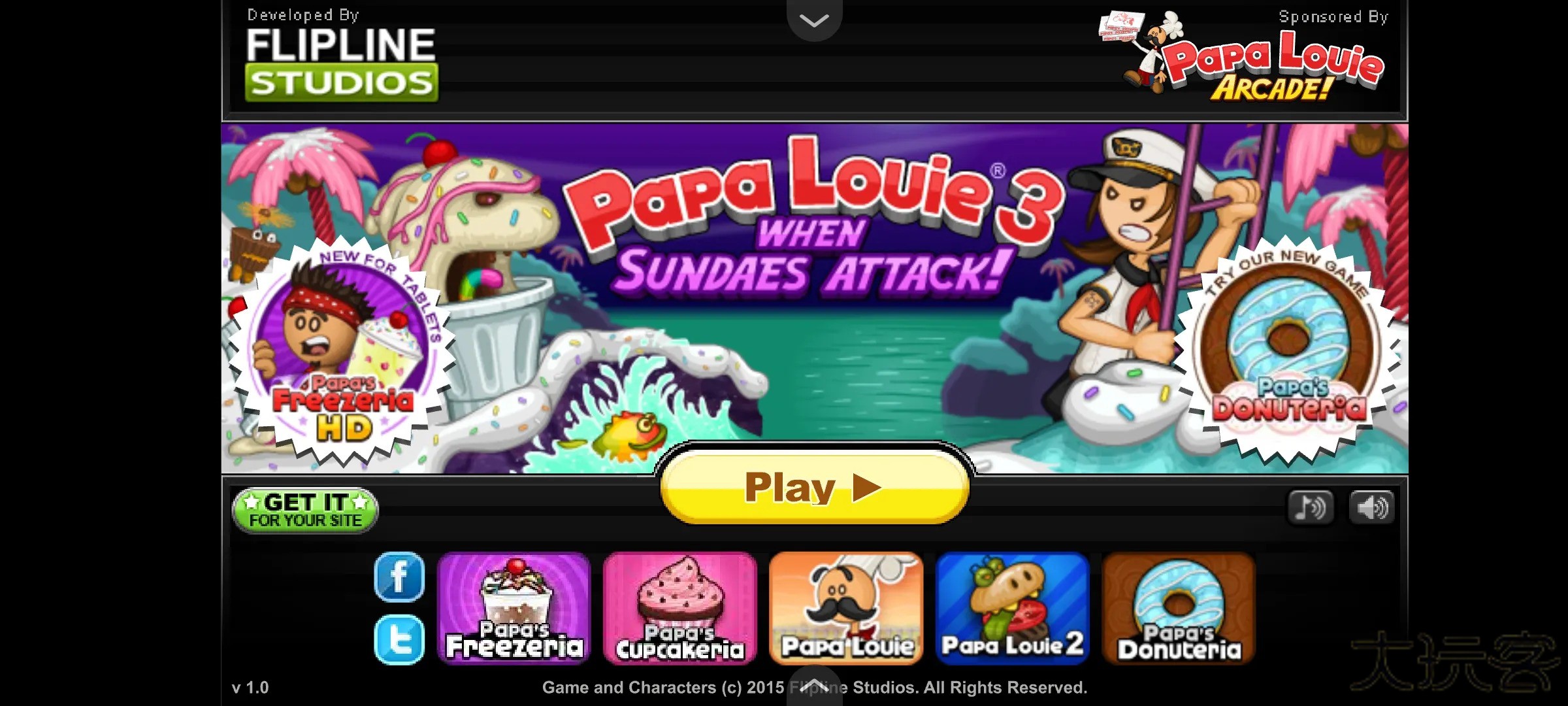
Task: Open the Facebook link icon
Action: 399,577
